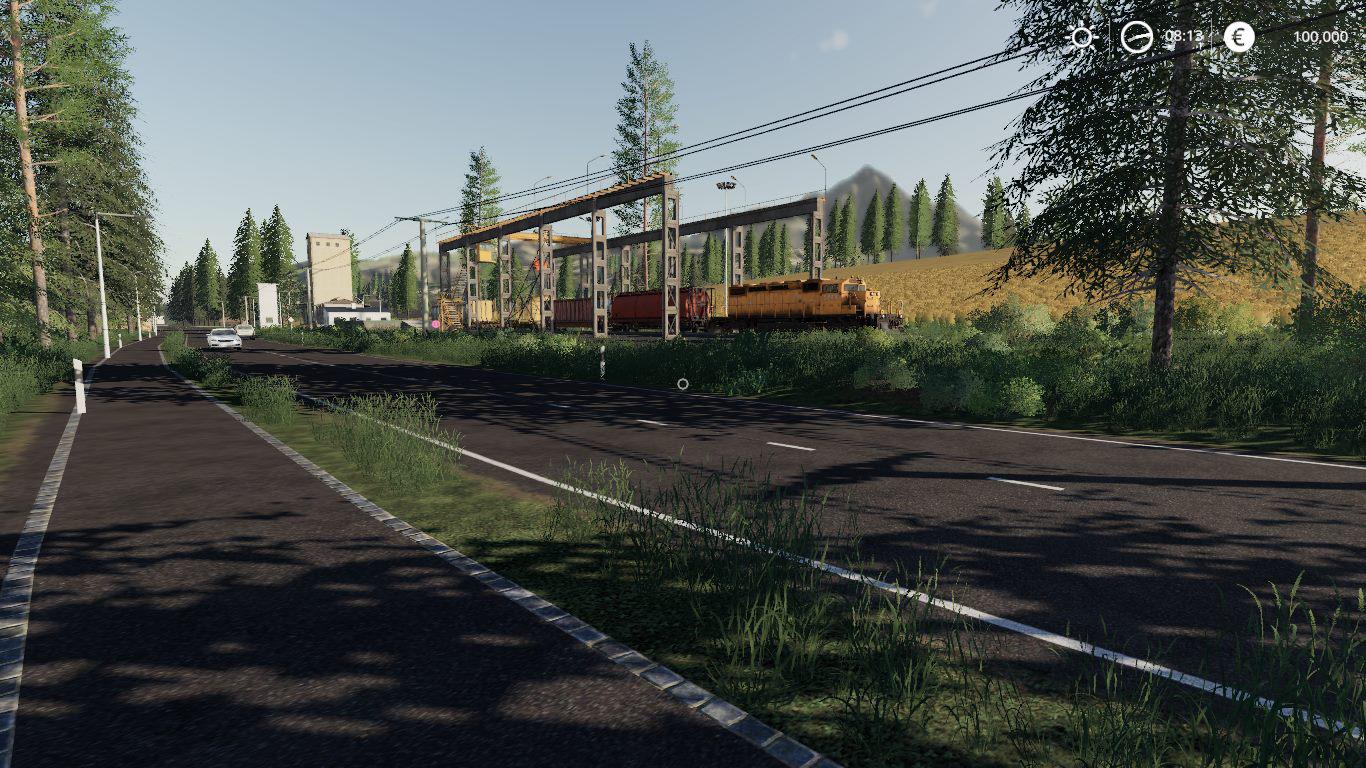
Task: Select the clock icon beside the time
Action: pyautogui.click(x=1136, y=37)
